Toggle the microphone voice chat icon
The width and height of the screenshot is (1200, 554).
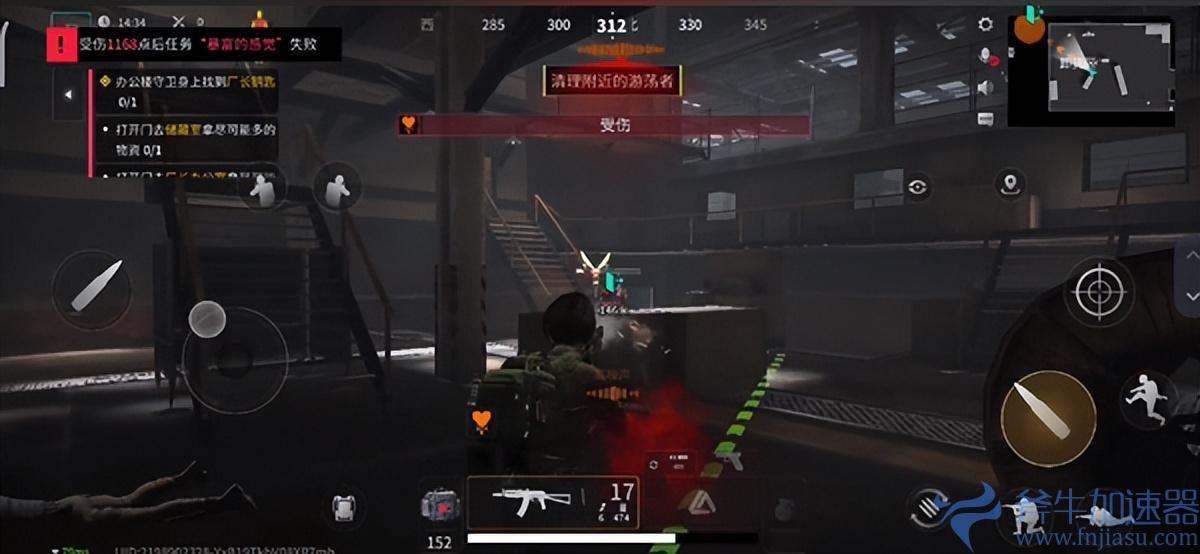pos(986,56)
